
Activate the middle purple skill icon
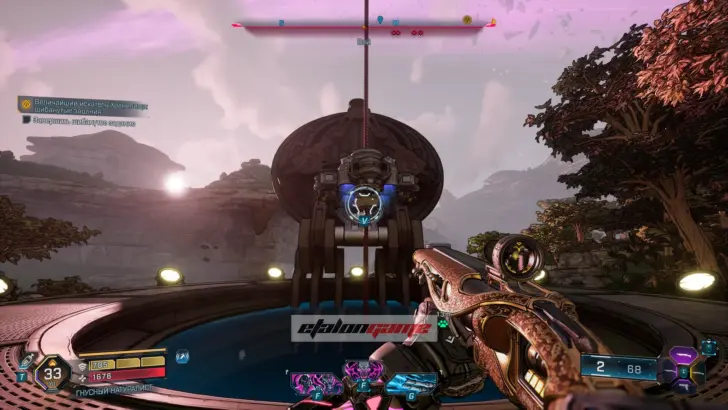coord(362,377)
